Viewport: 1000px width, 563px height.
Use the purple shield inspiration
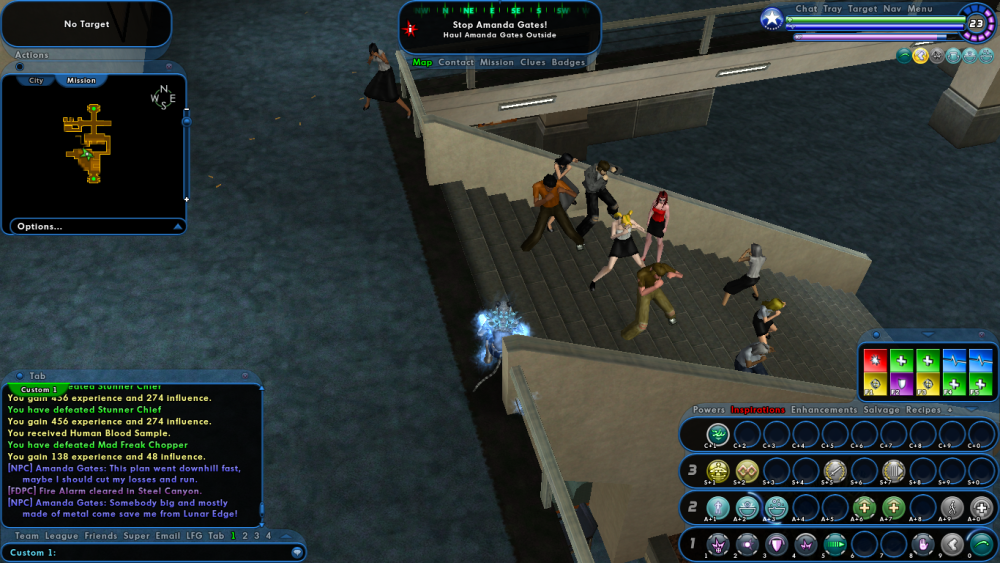click(901, 382)
